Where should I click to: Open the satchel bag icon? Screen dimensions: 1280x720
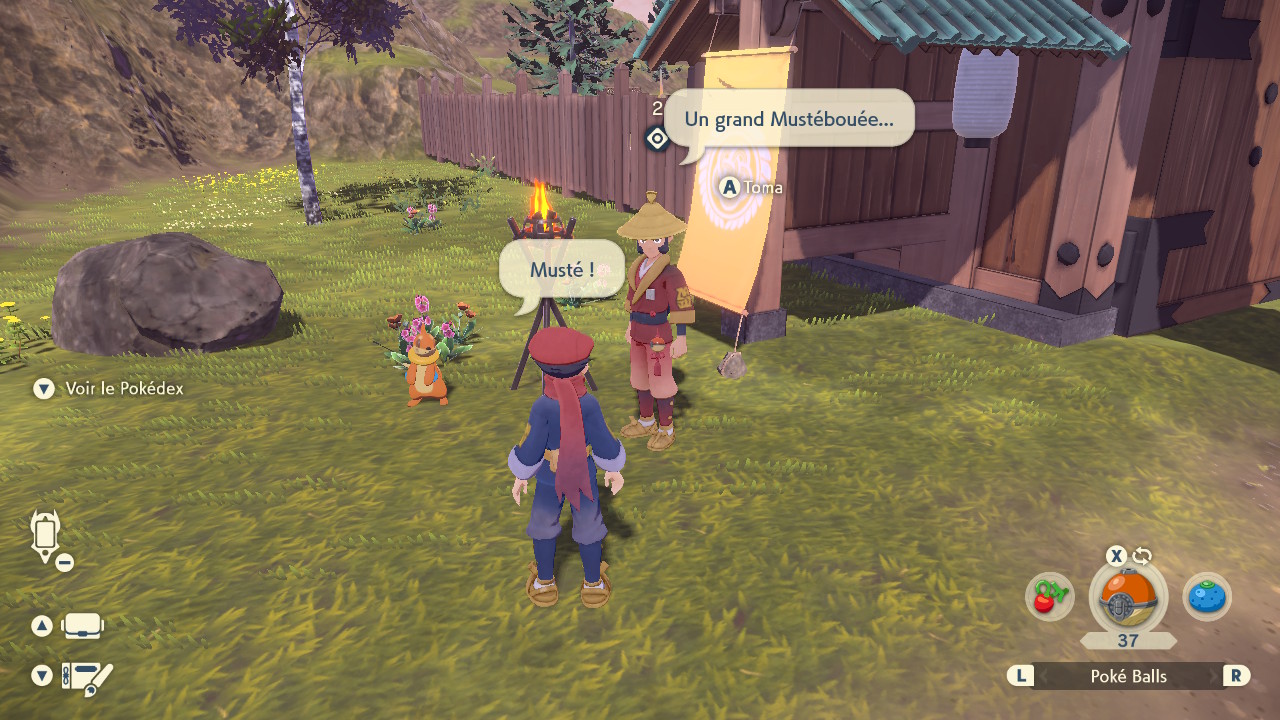coord(82,627)
